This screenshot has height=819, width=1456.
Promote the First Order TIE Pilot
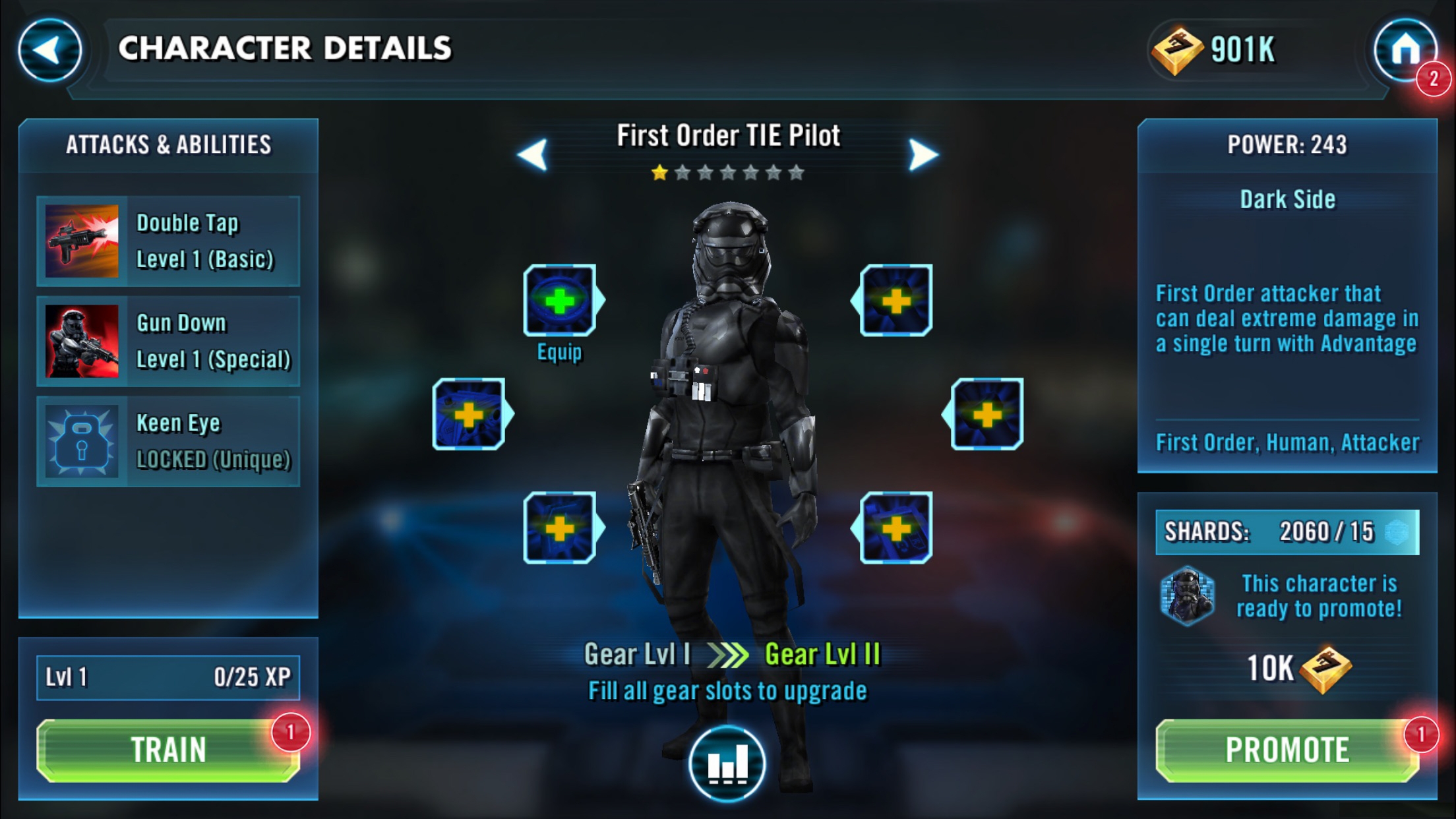[1287, 750]
